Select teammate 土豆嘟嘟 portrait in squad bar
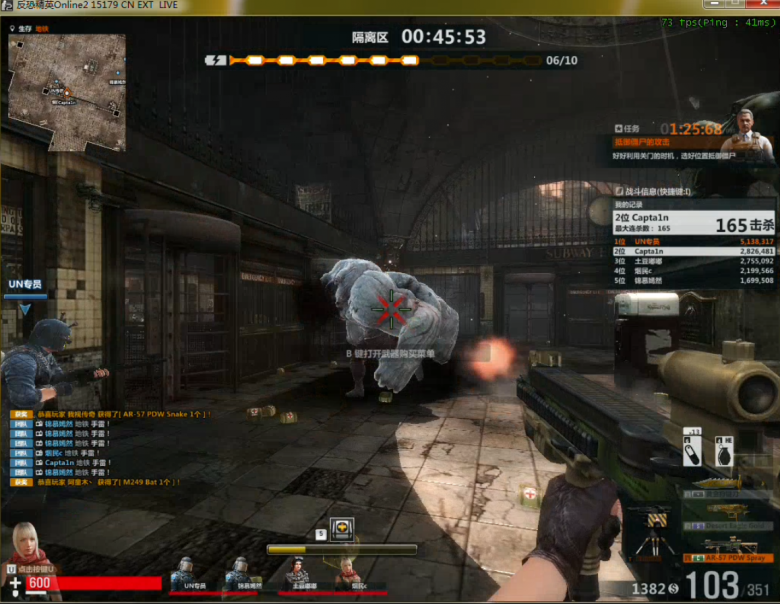780x604 pixels. pyautogui.click(x=297, y=573)
